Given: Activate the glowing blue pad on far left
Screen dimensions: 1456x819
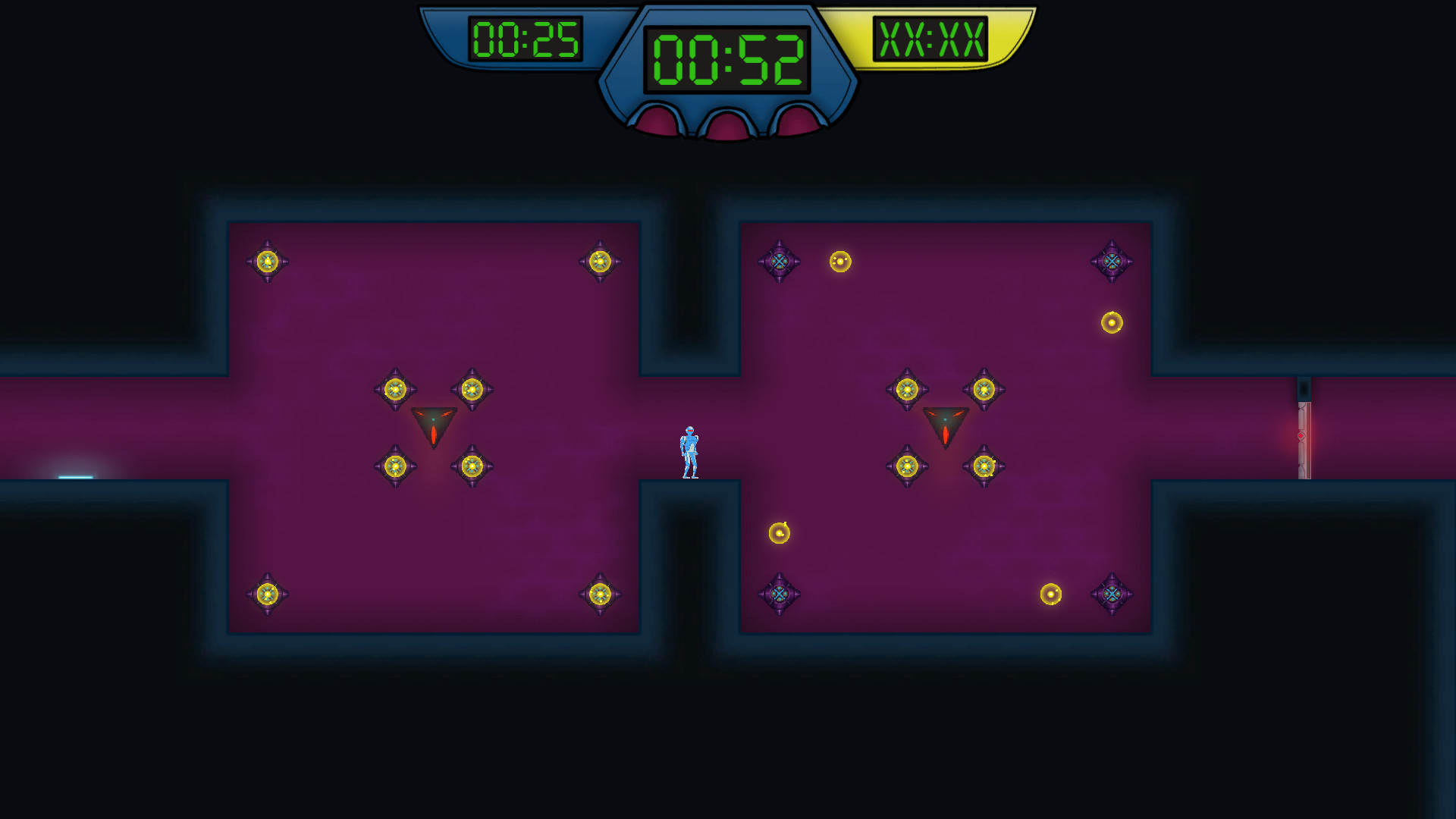Looking at the screenshot, I should [74, 478].
